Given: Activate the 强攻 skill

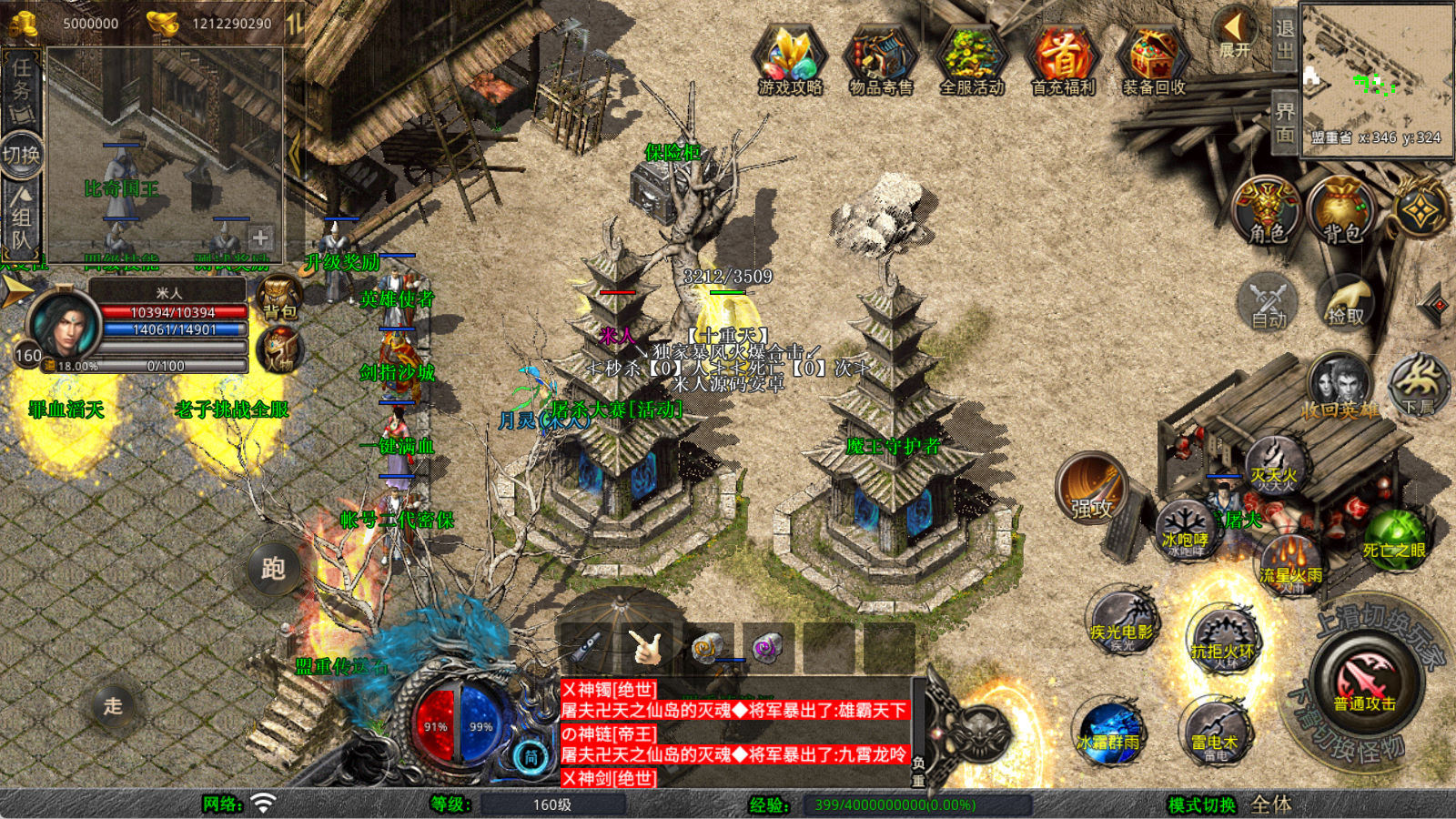Looking at the screenshot, I should pyautogui.click(x=1091, y=490).
